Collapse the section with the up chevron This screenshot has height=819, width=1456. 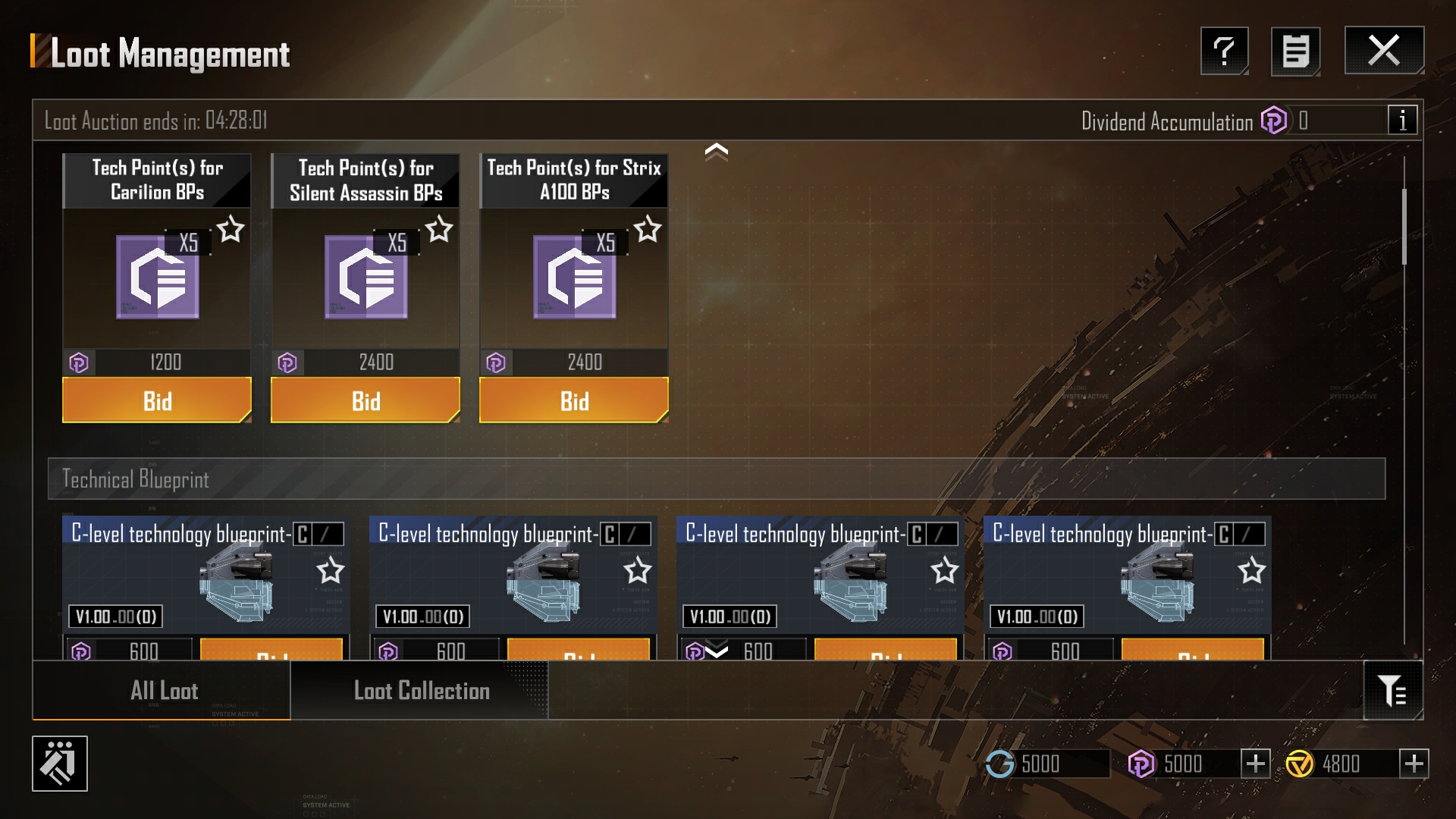716,152
